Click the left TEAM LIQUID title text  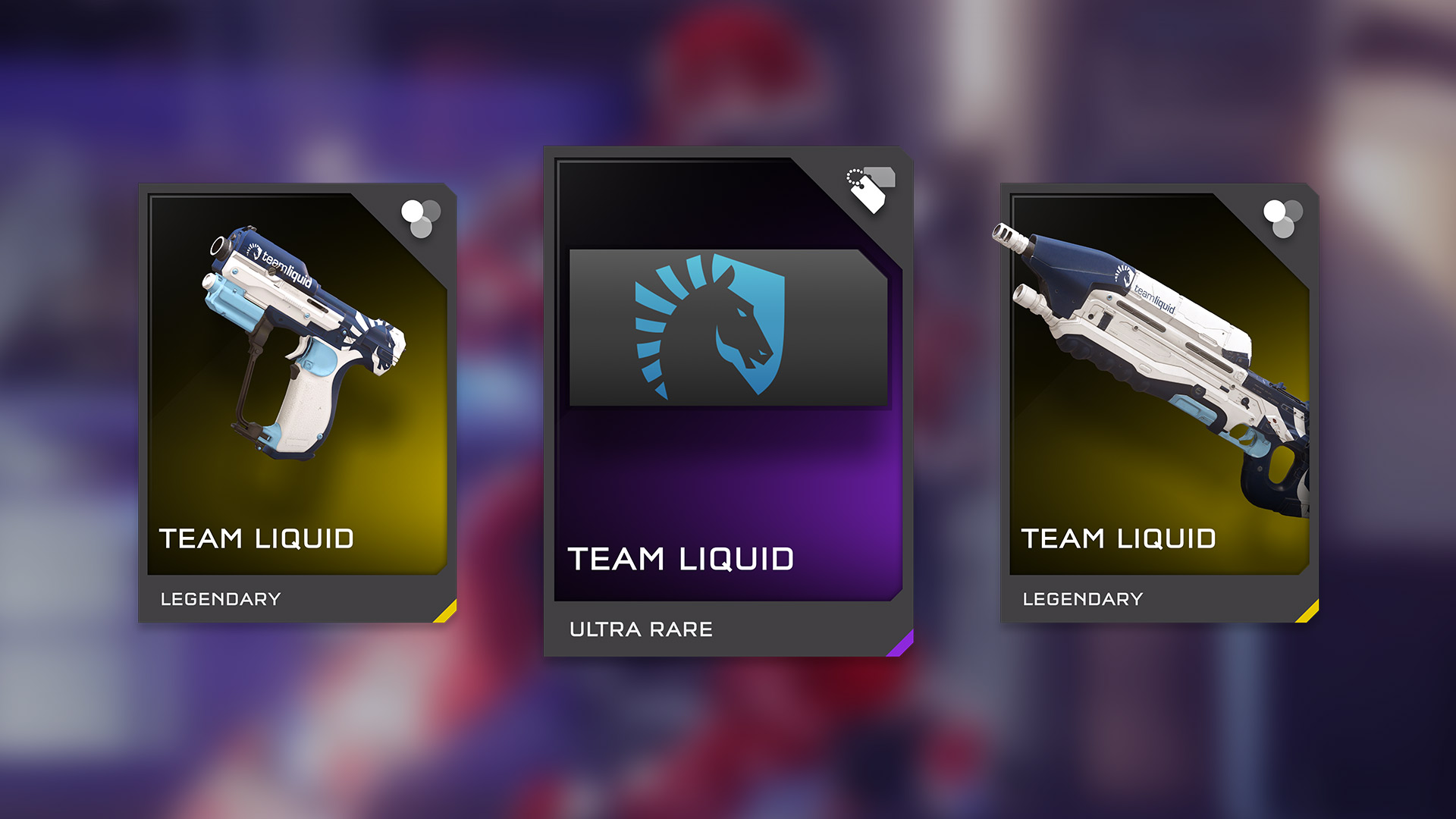point(257,538)
